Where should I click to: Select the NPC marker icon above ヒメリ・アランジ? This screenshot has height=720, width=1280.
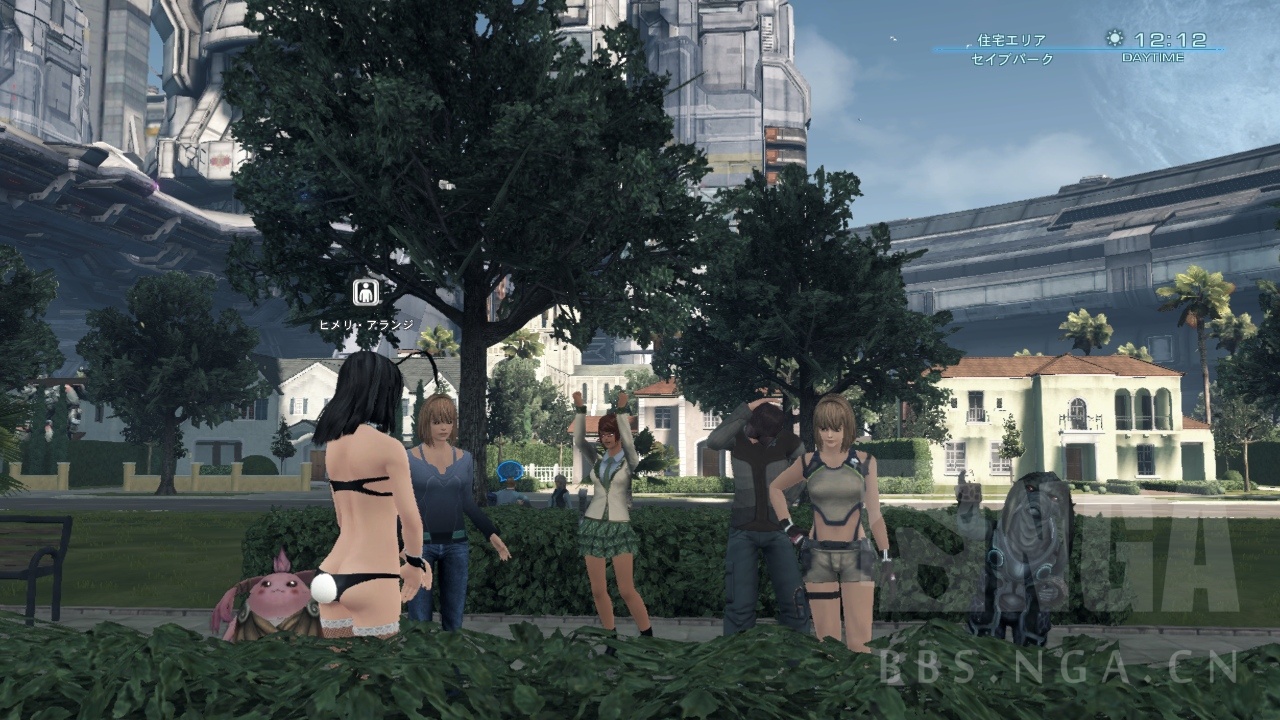click(x=366, y=293)
